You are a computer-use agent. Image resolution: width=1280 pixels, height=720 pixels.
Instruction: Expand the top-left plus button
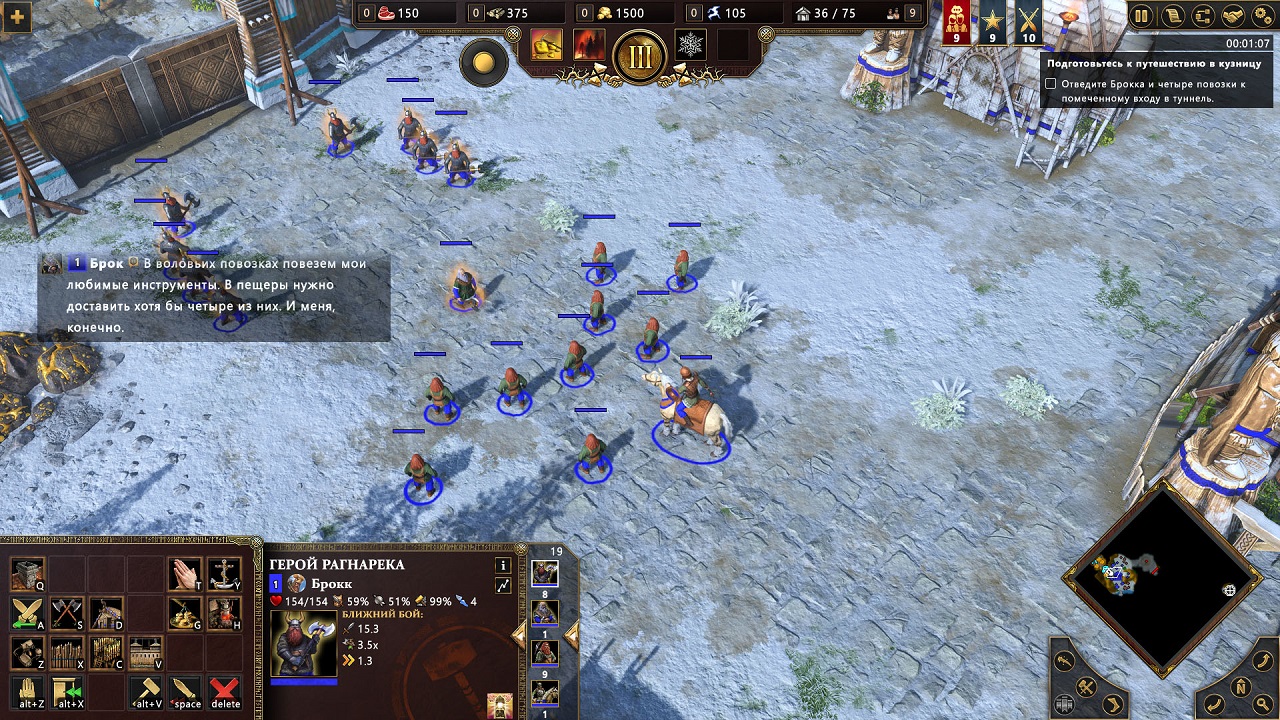pyautogui.click(x=16, y=17)
